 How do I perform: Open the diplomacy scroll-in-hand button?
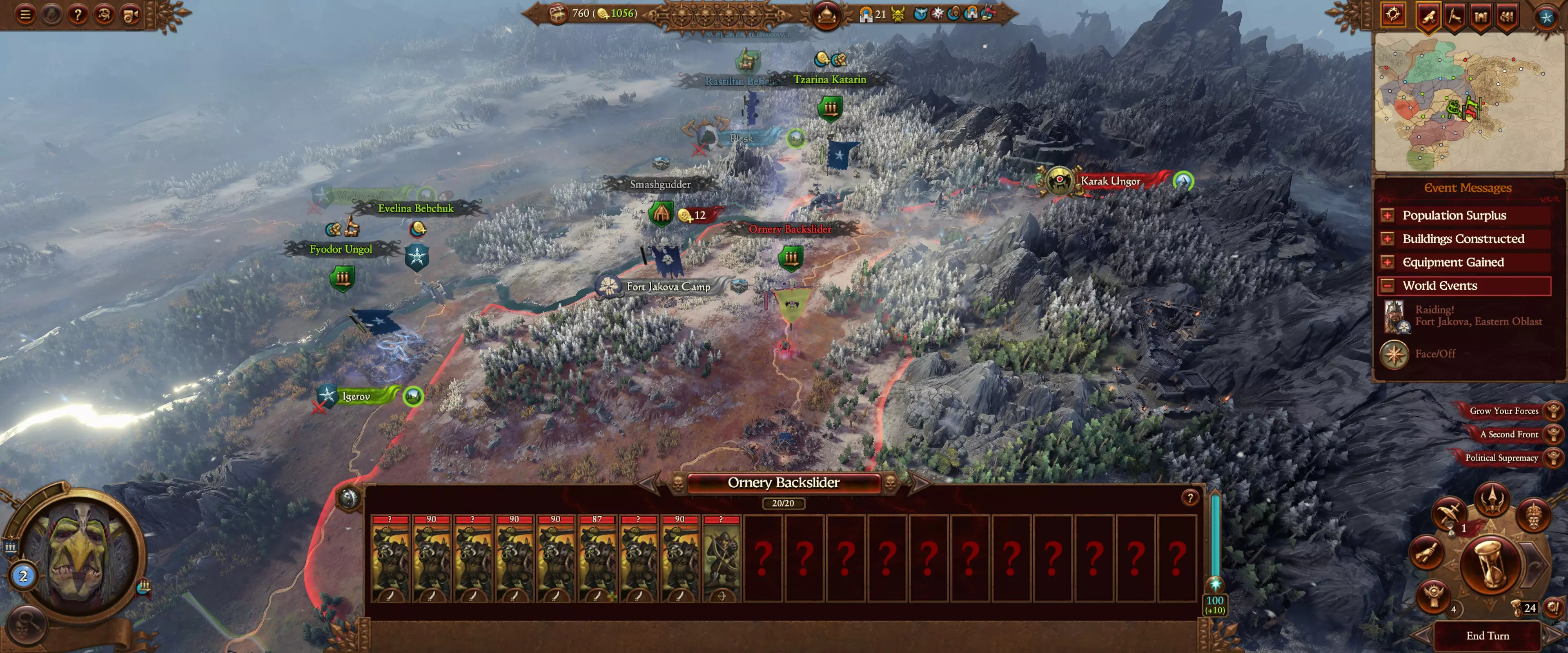1426,553
